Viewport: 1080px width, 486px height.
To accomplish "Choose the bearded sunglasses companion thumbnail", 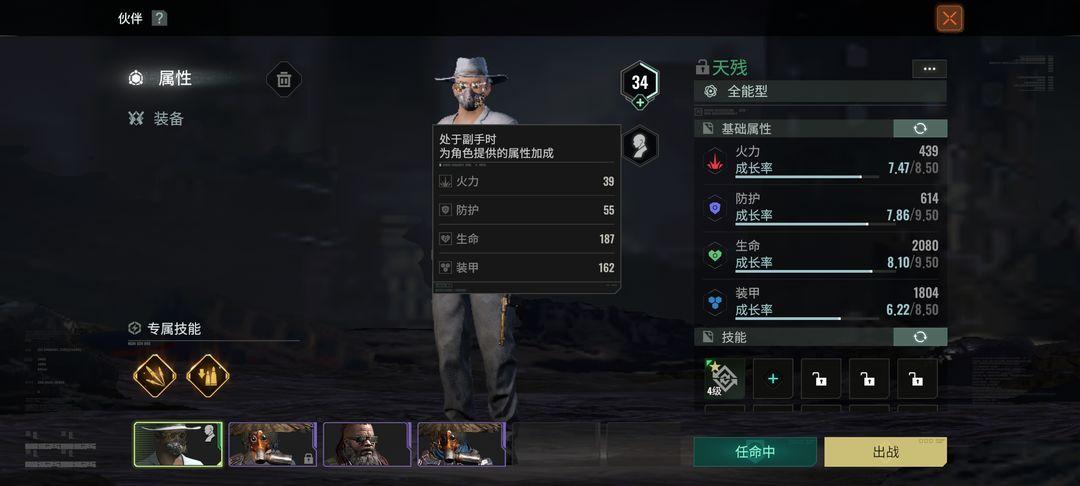I will tap(366, 443).
